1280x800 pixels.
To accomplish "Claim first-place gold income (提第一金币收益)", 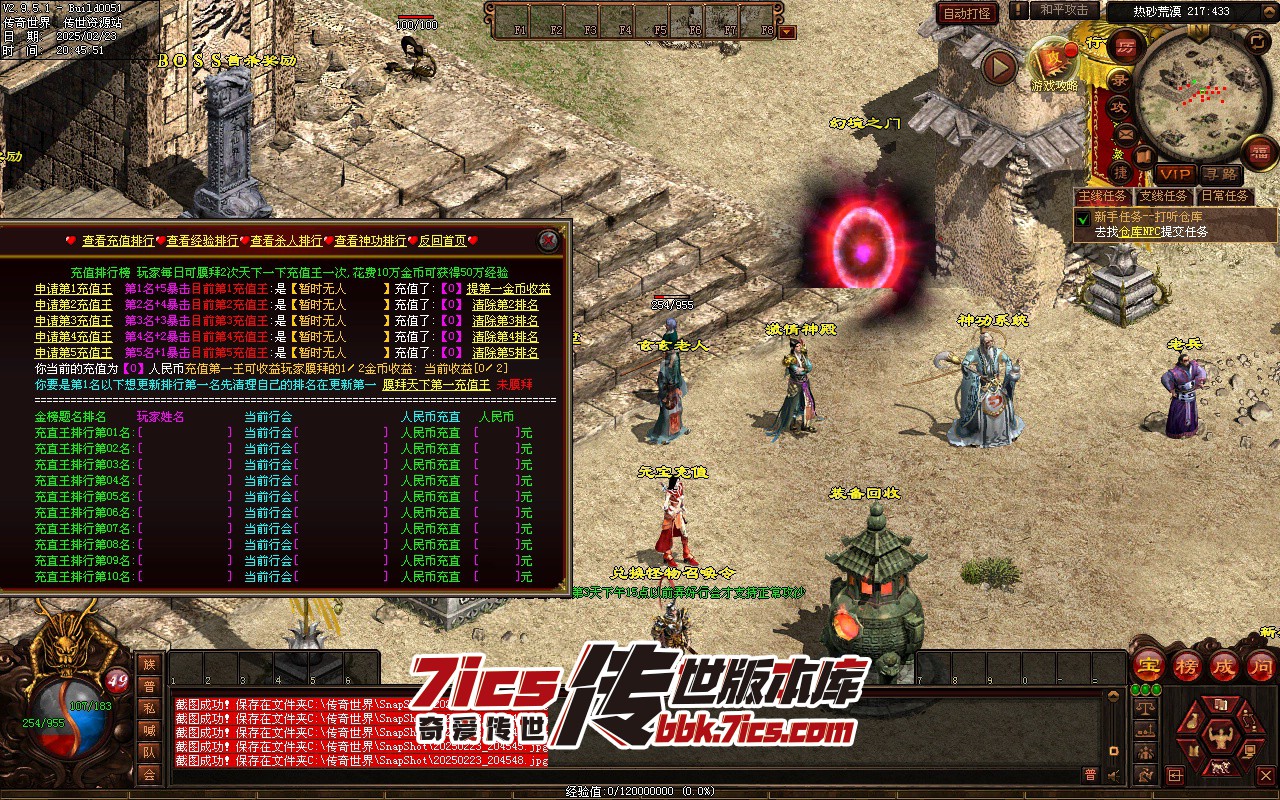I will (508, 289).
